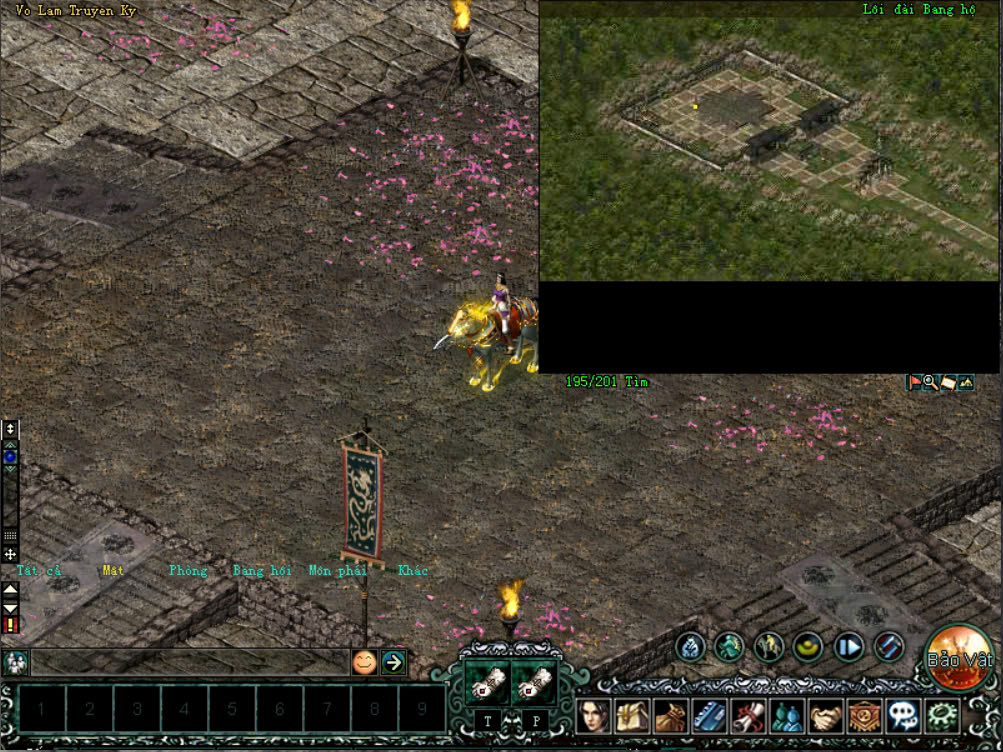Image resolution: width=1003 pixels, height=752 pixels.
Task: Switch chat to the Bang hội tab
Action: (262, 571)
